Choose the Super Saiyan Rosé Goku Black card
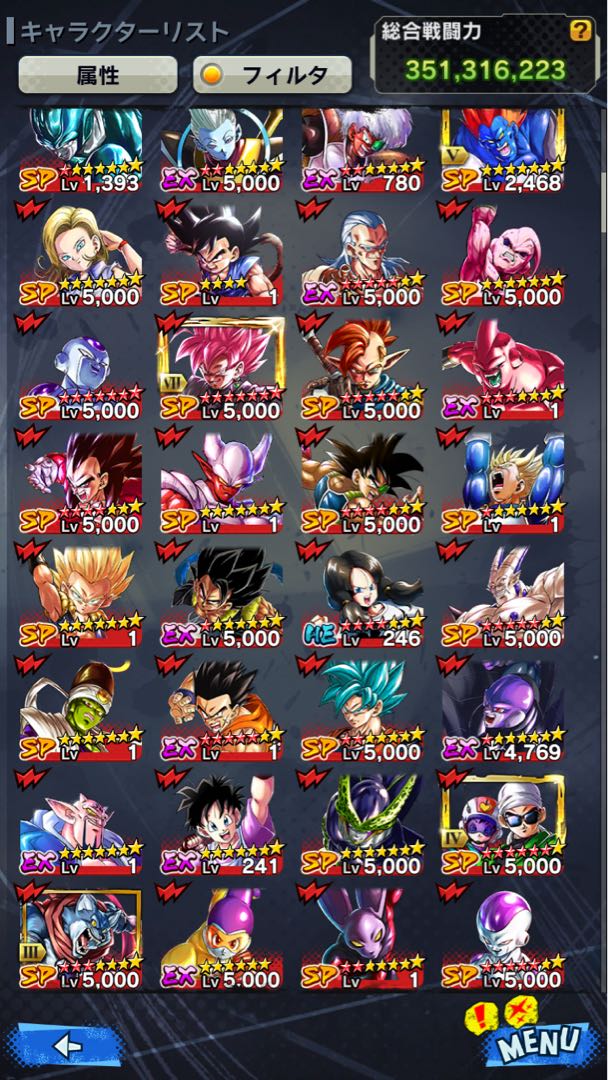 221,369
